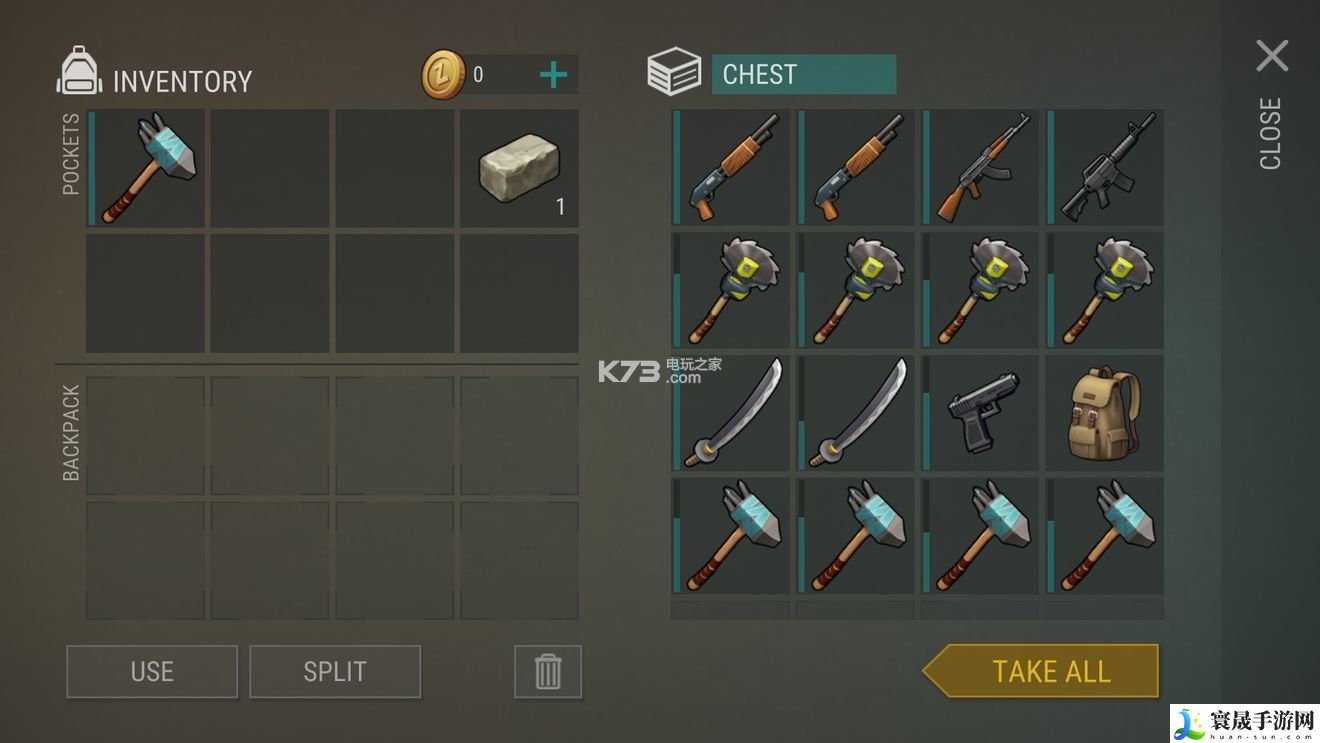Screen dimensions: 1320x743
Task: Take all items from the chest
Action: (1048, 671)
